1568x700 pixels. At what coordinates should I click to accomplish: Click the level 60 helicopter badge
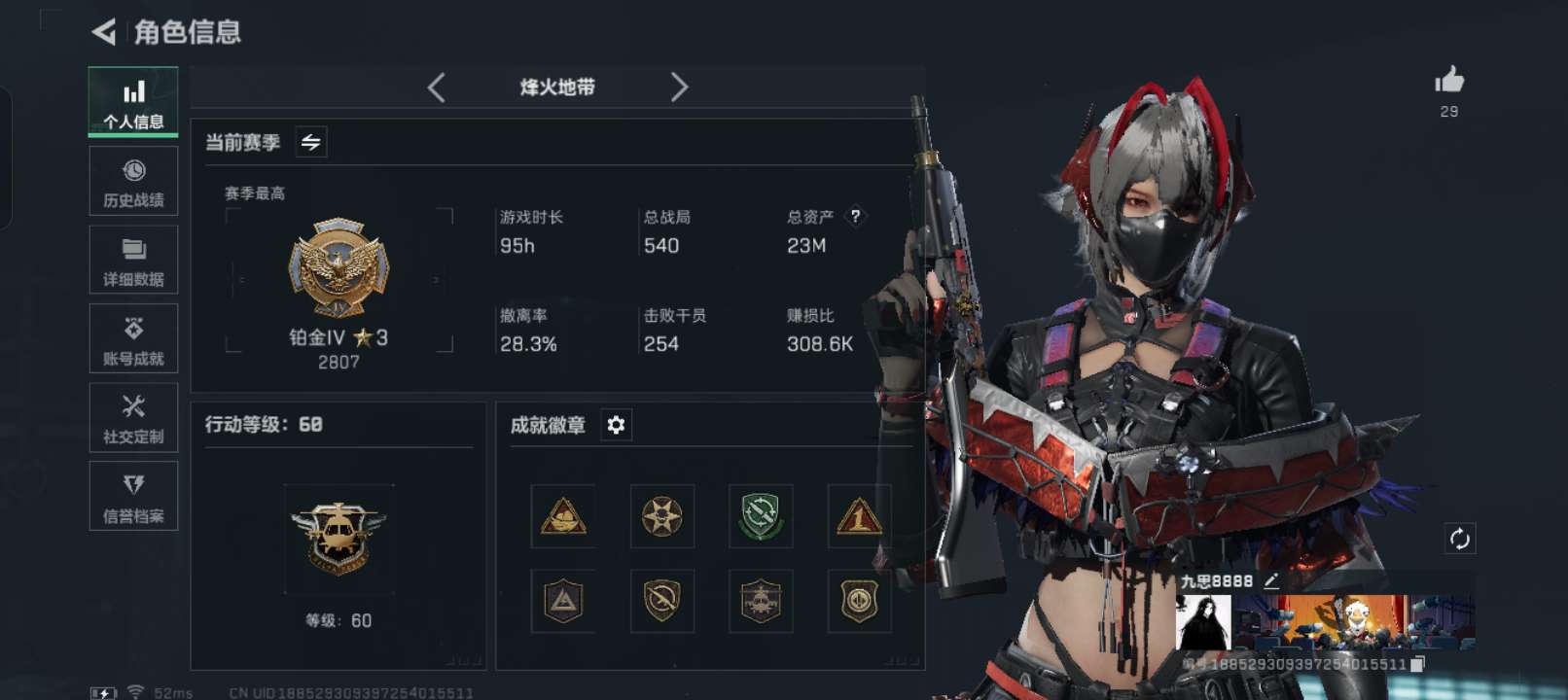[x=339, y=538]
